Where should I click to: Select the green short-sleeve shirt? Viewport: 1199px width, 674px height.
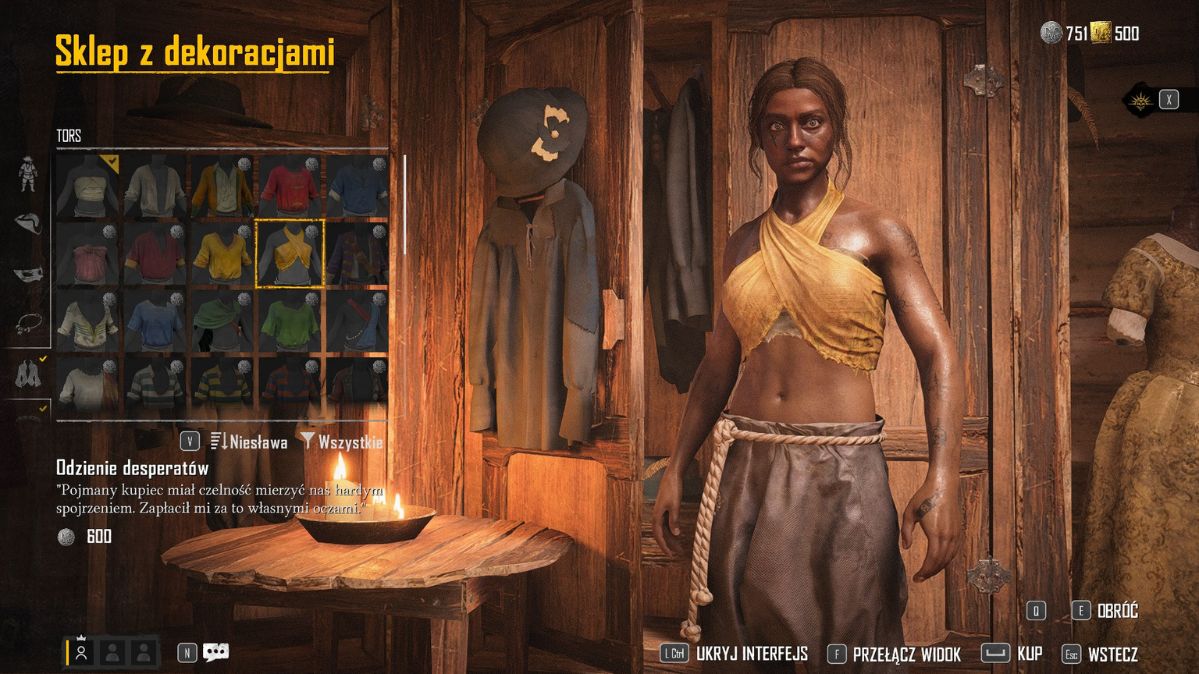pos(290,322)
